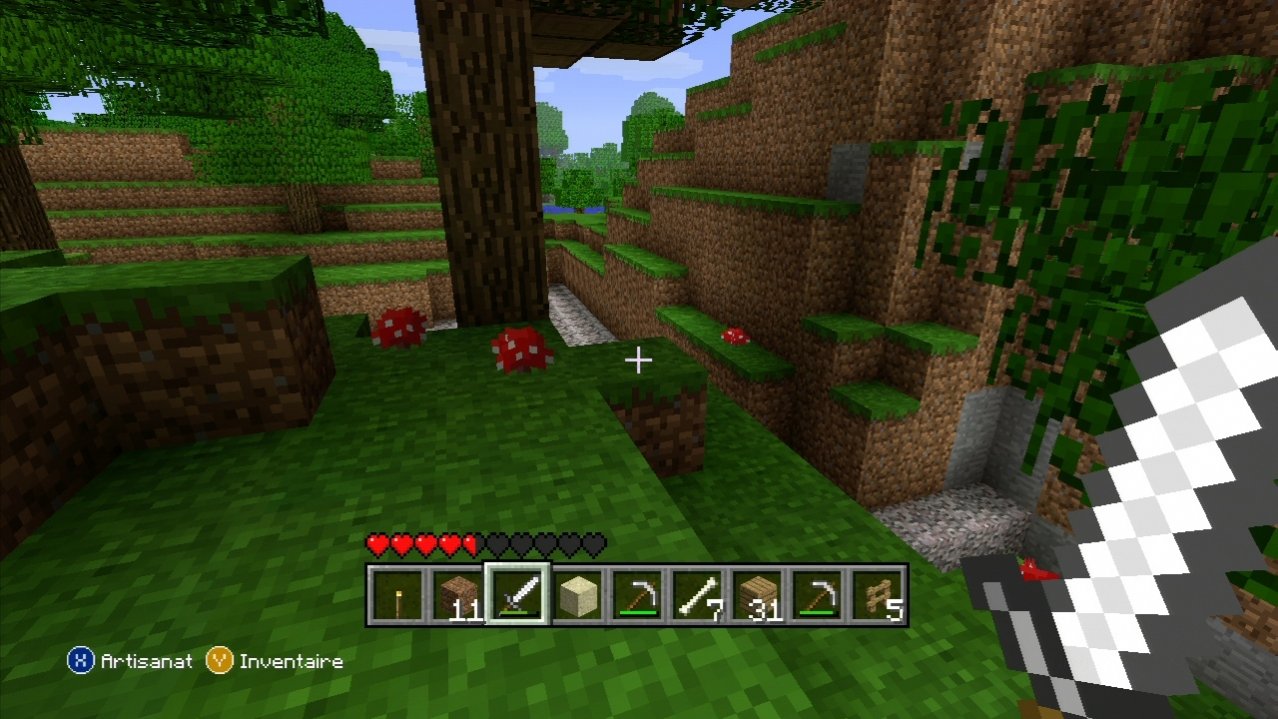This screenshot has width=1278, height=719.
Task: Choose the iron sword slot
Action: point(517,596)
